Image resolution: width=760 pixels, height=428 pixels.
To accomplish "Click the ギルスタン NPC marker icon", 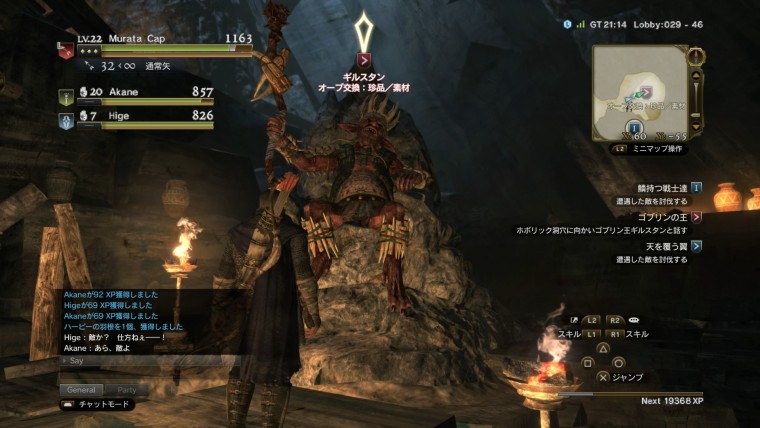I will click(364, 60).
